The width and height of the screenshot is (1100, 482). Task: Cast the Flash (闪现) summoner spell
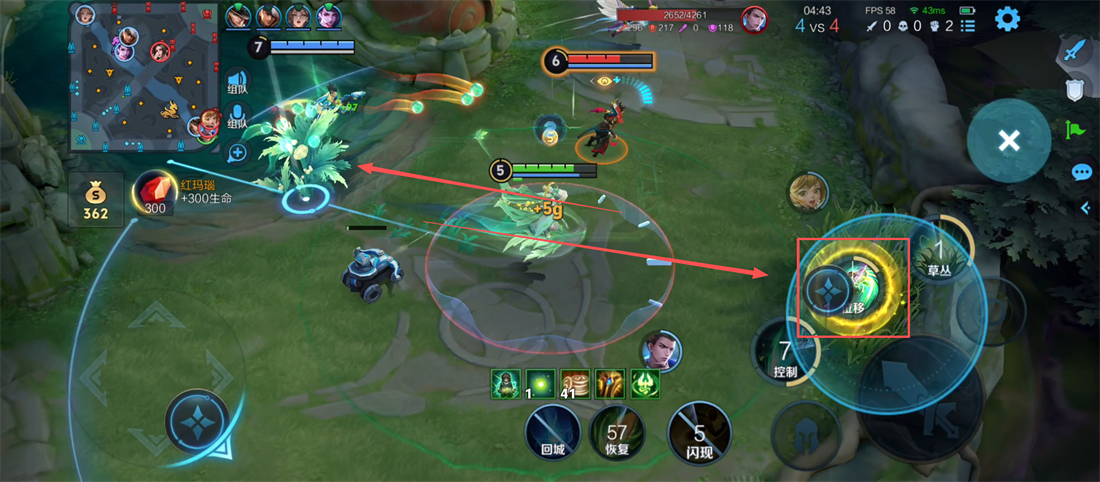[699, 432]
